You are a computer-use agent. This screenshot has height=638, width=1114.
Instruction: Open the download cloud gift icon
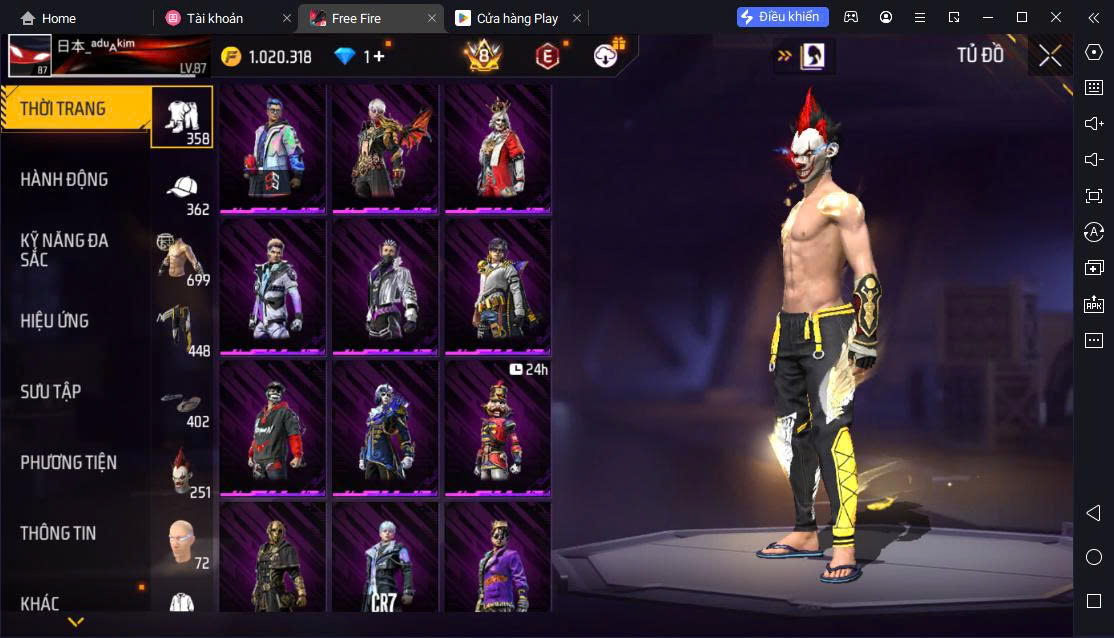[607, 56]
